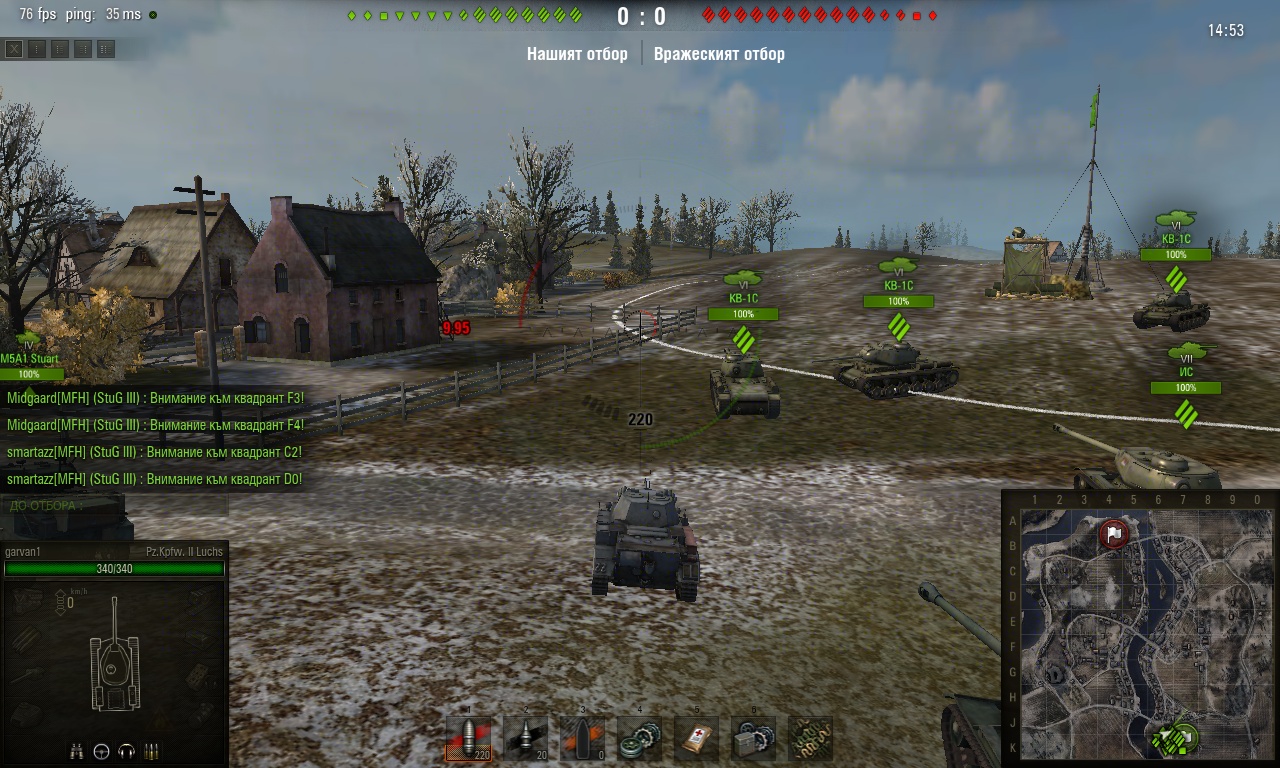Select the widest player panel layout button

(x=106, y=49)
